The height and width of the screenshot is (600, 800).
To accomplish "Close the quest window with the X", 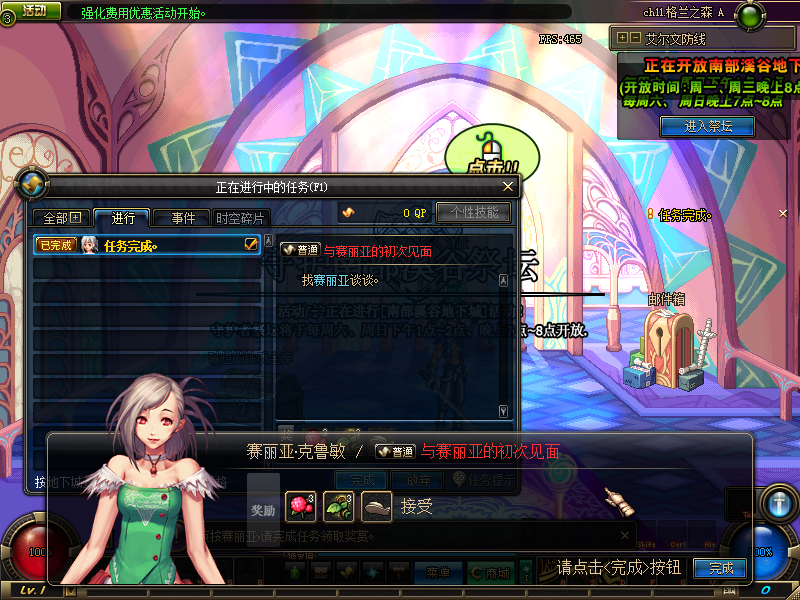I will point(508,186).
